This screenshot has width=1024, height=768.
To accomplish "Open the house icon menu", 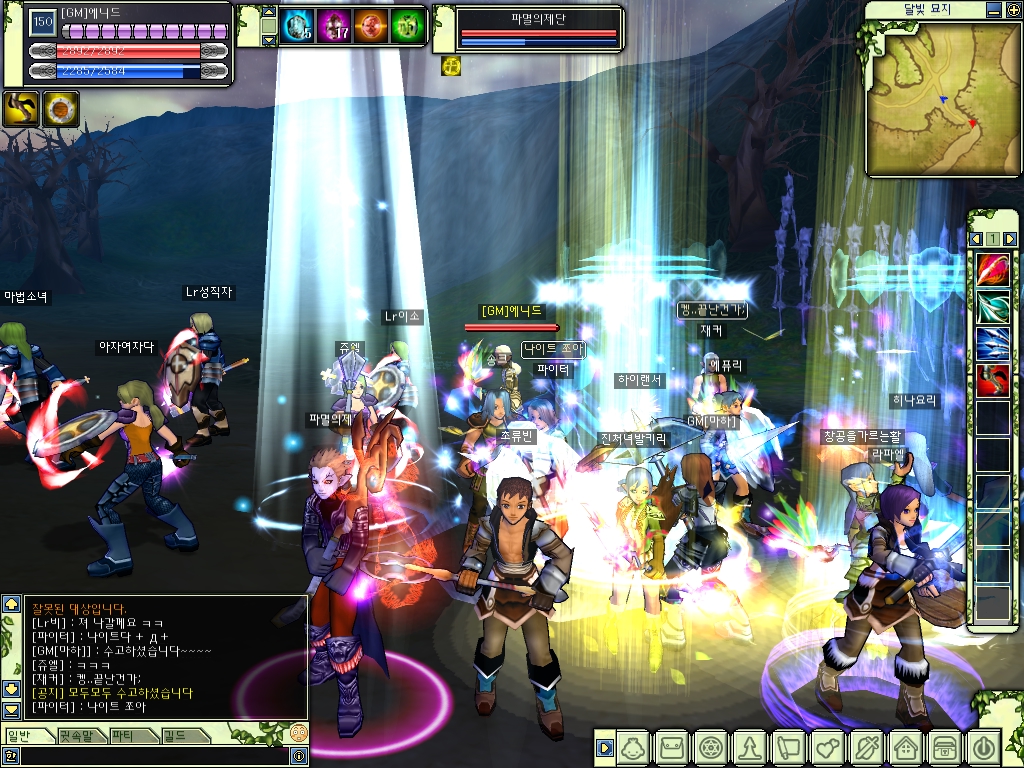I will point(905,748).
